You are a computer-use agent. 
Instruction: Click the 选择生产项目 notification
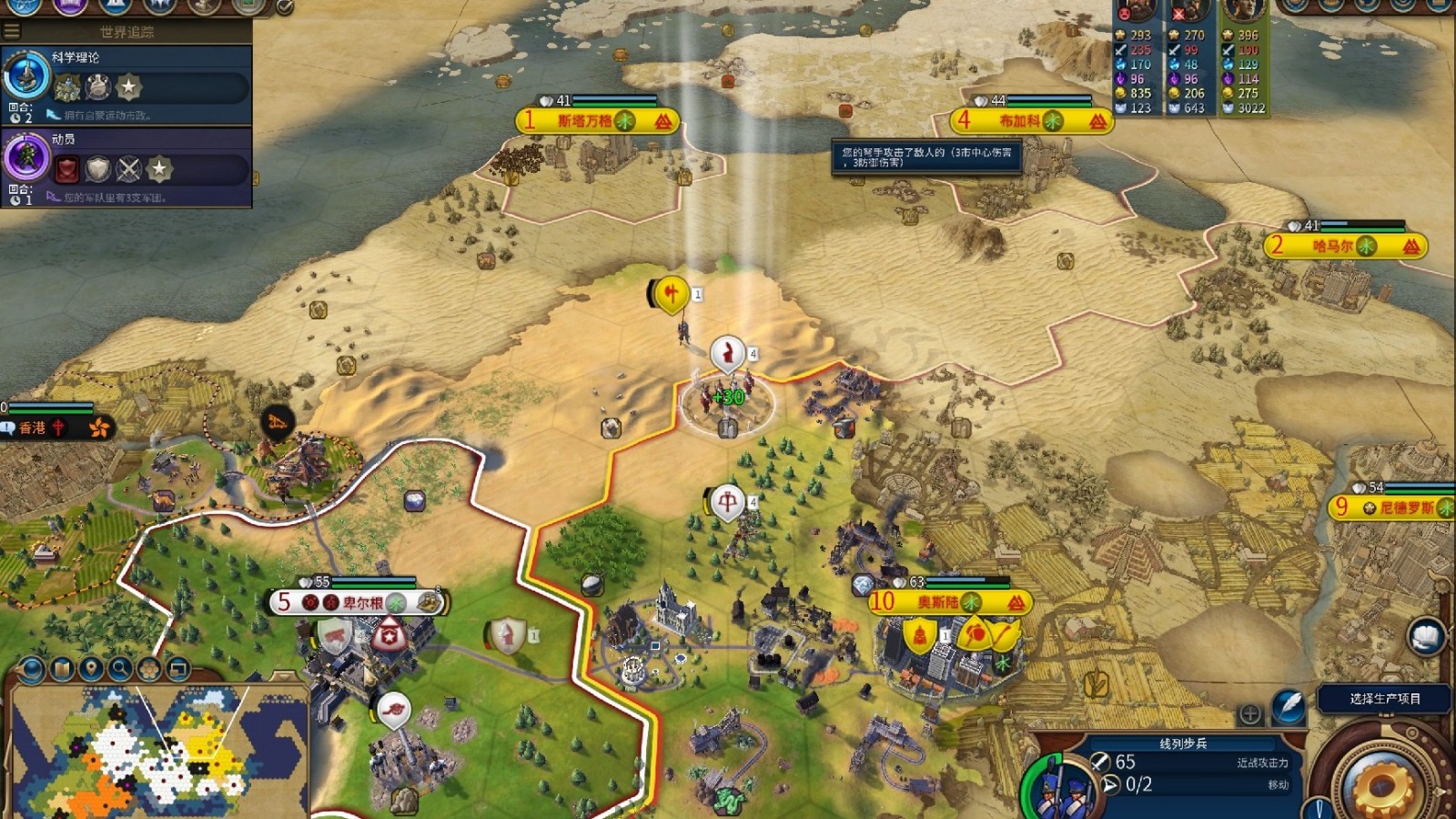pos(1384,698)
